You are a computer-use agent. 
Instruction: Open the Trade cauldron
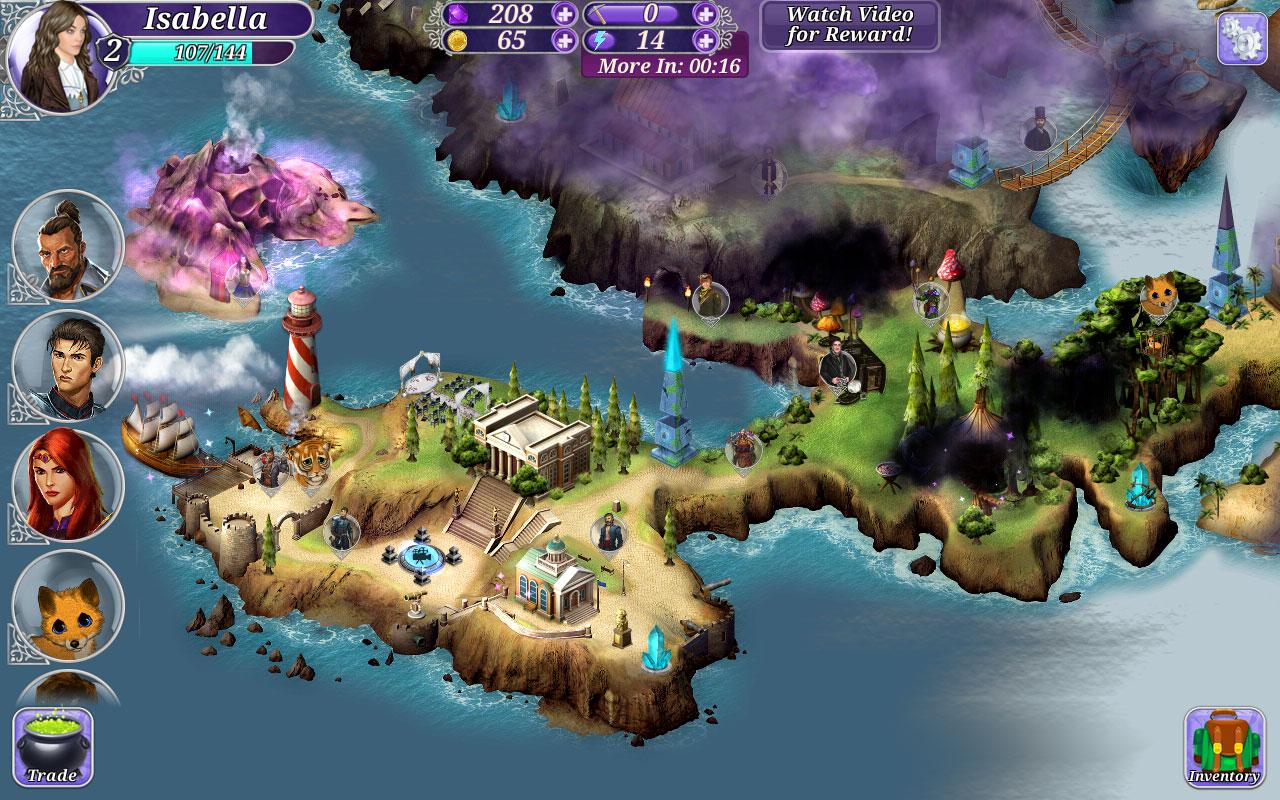pyautogui.click(x=53, y=747)
